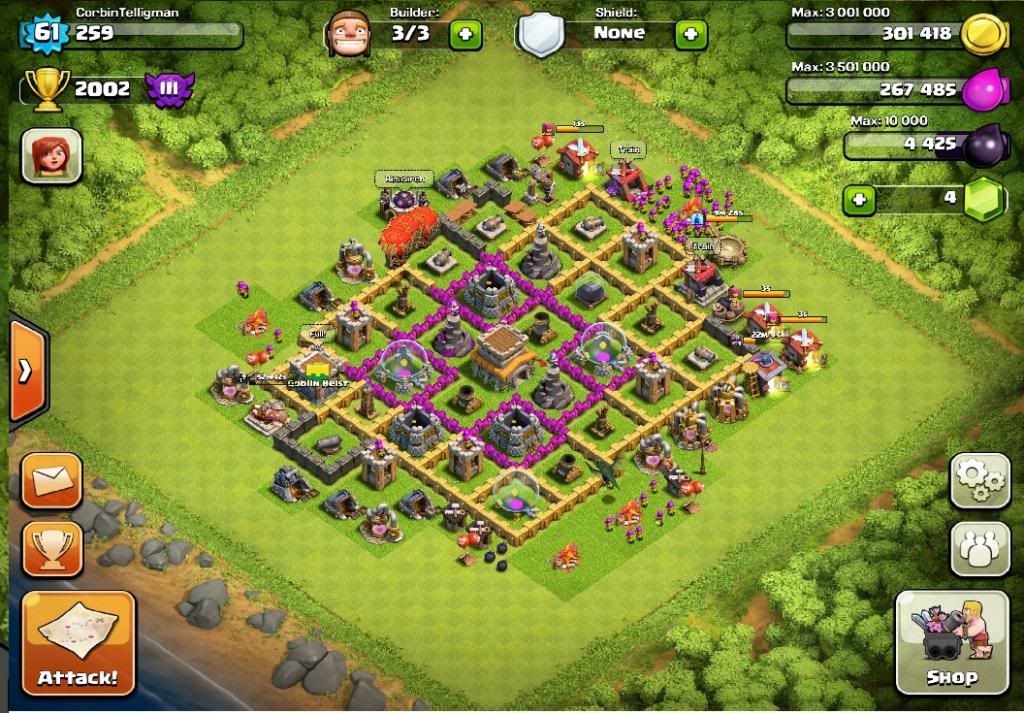Tap the red-haired player portrait
The width and height of the screenshot is (1024, 713).
point(51,156)
